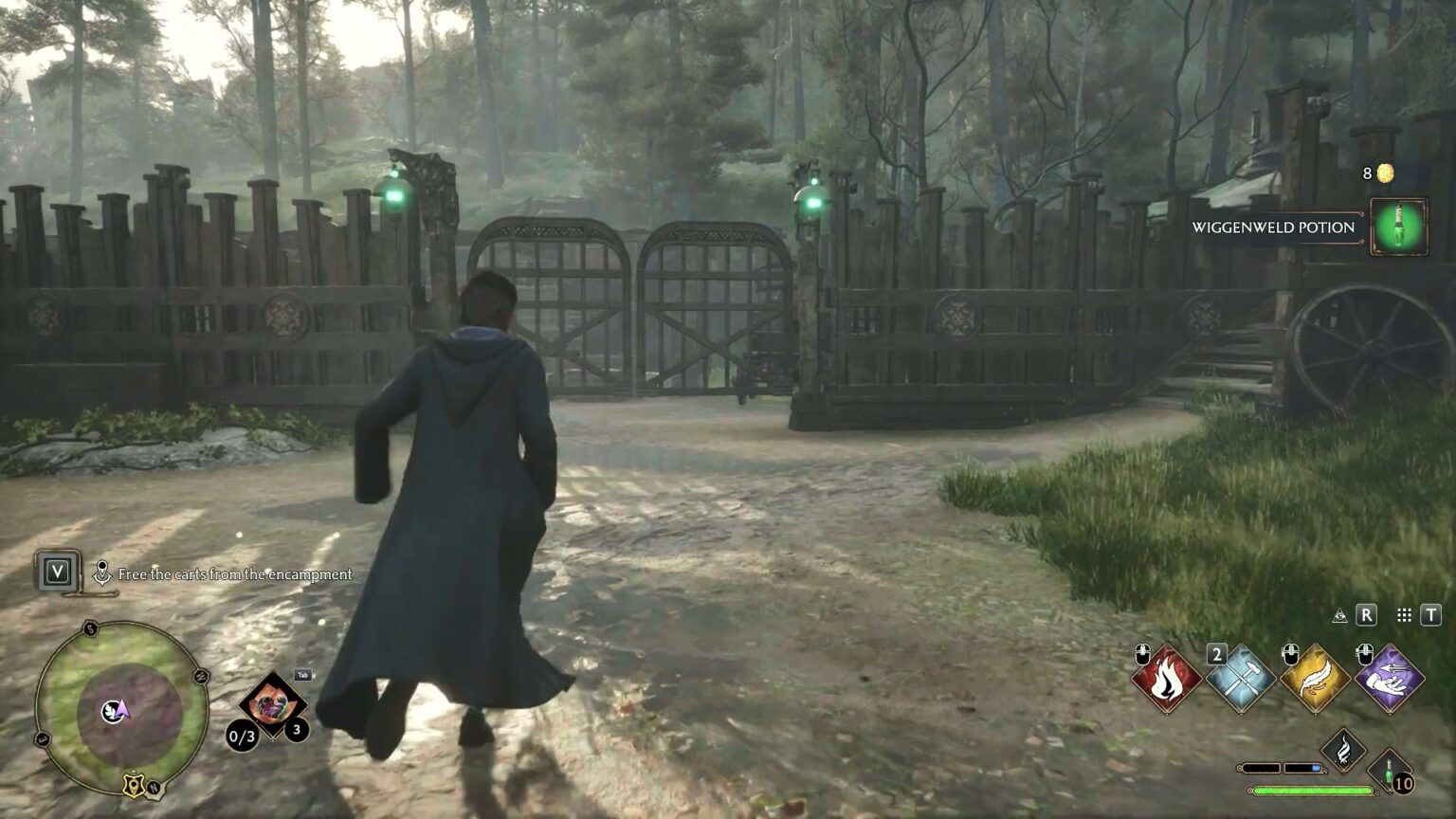Click the Hogwarts crest marker on the minimap
Viewport: 1456px width, 819px height.
point(134,786)
